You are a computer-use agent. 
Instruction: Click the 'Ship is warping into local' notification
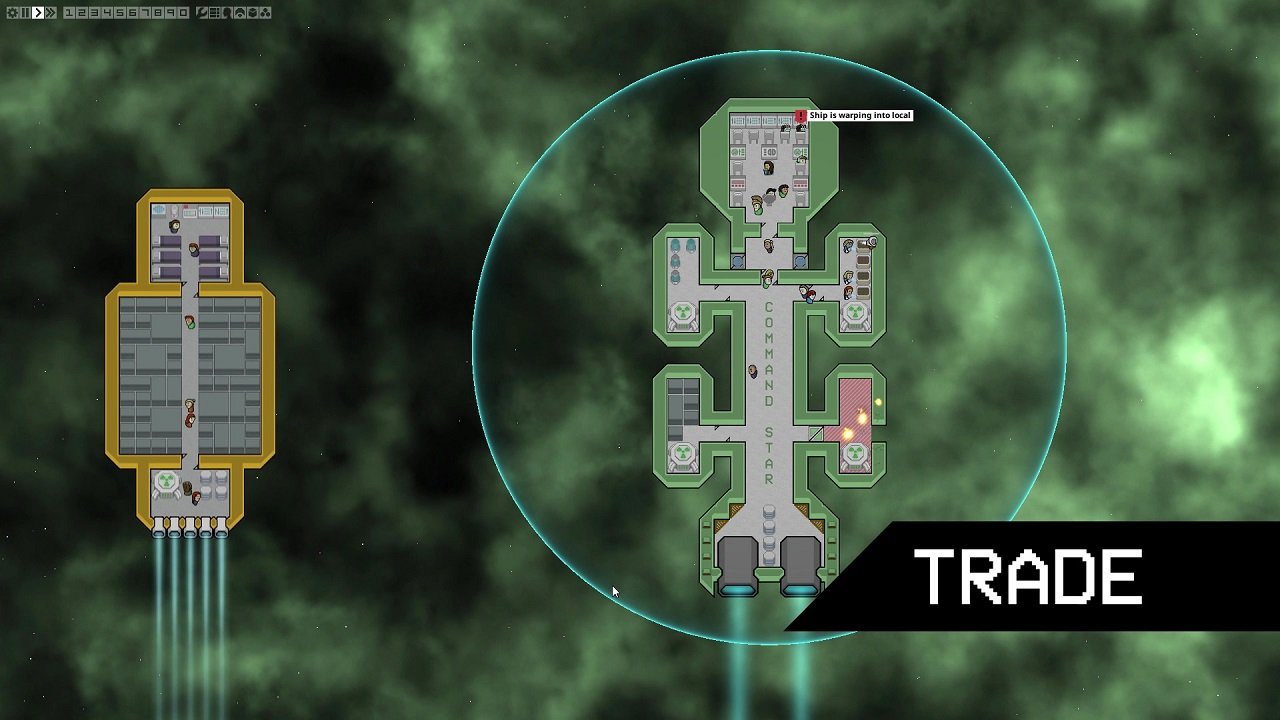click(x=858, y=115)
